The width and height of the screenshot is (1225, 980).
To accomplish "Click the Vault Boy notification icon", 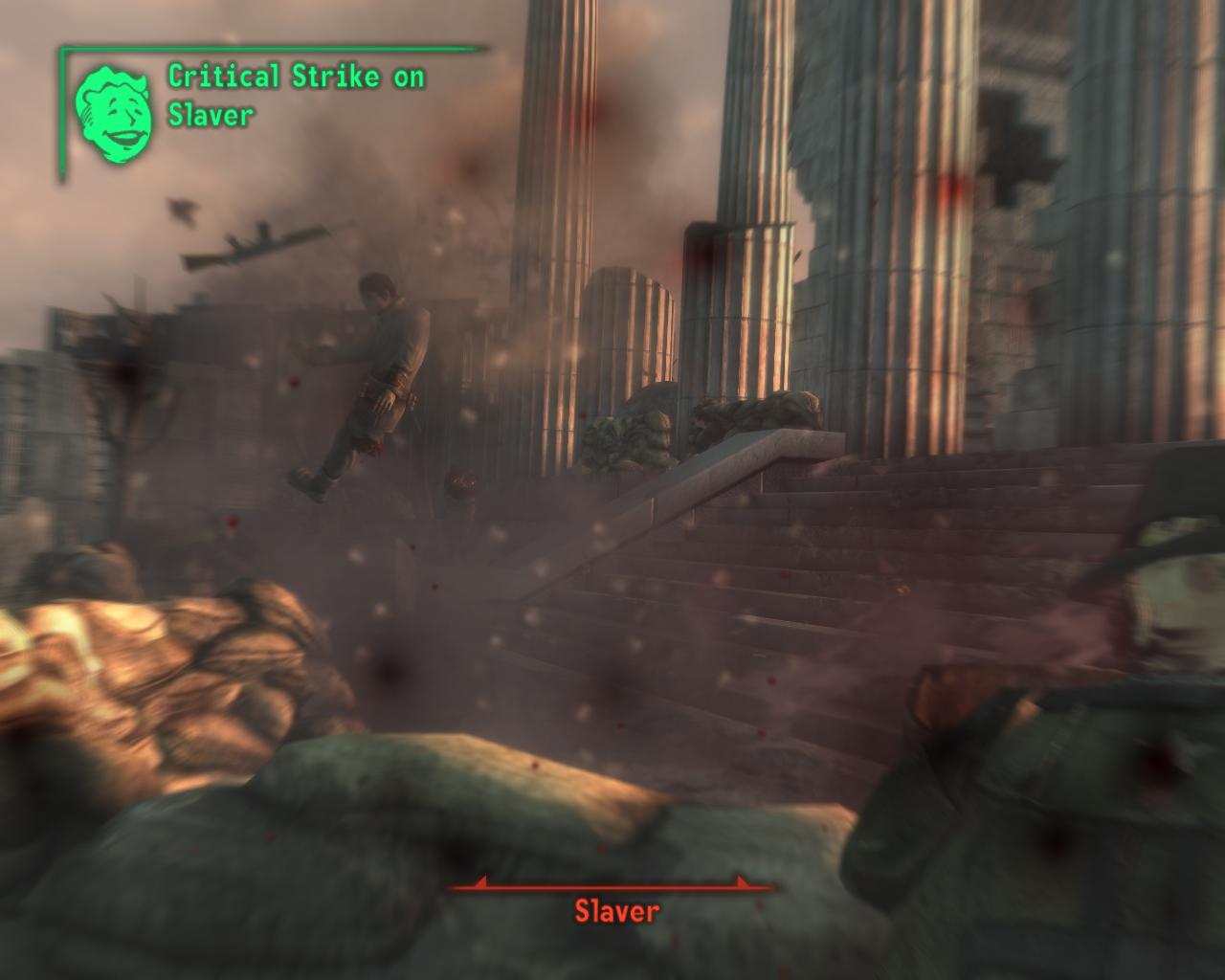I will click(114, 112).
